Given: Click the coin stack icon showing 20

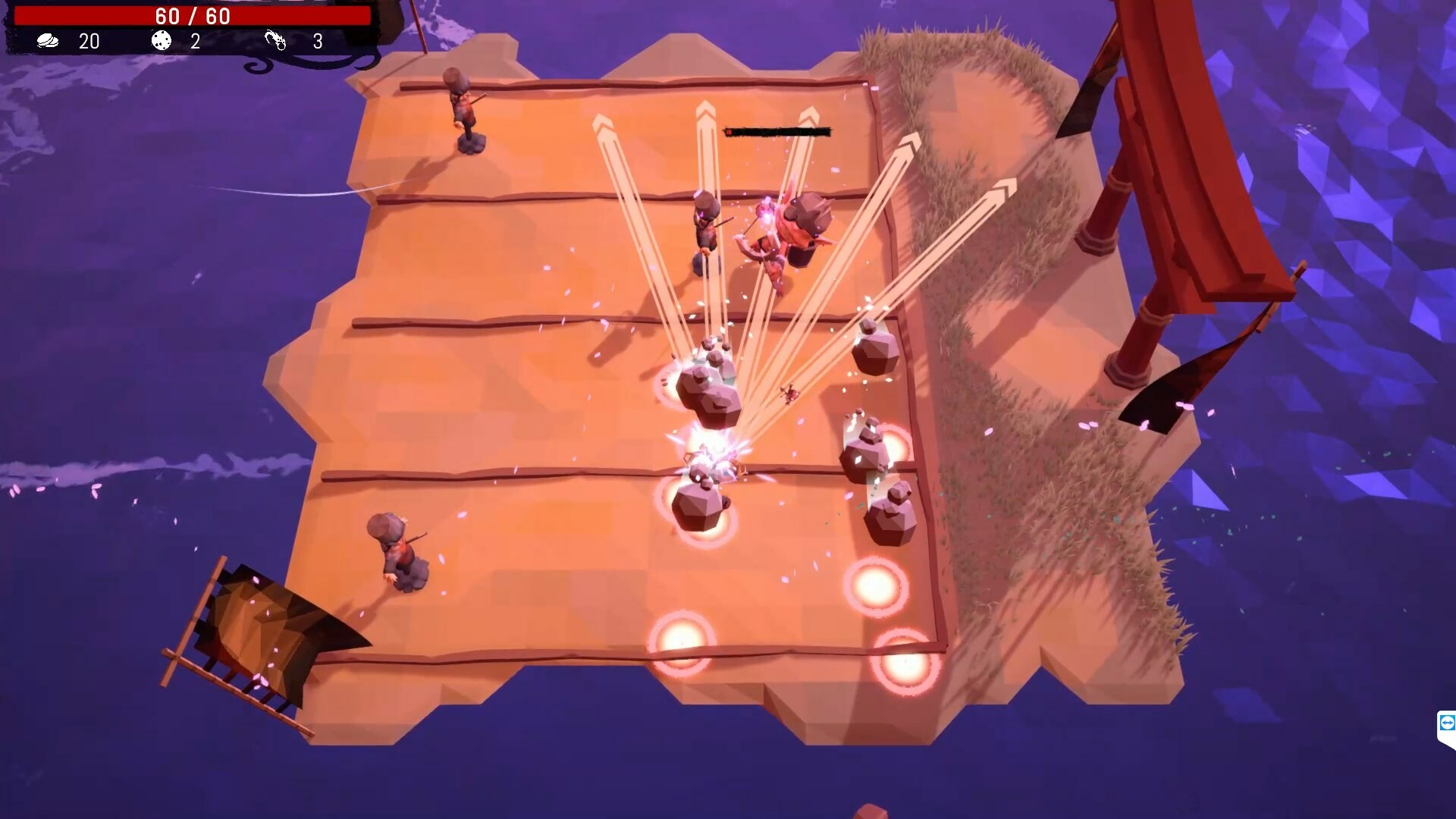Looking at the screenshot, I should [47, 42].
